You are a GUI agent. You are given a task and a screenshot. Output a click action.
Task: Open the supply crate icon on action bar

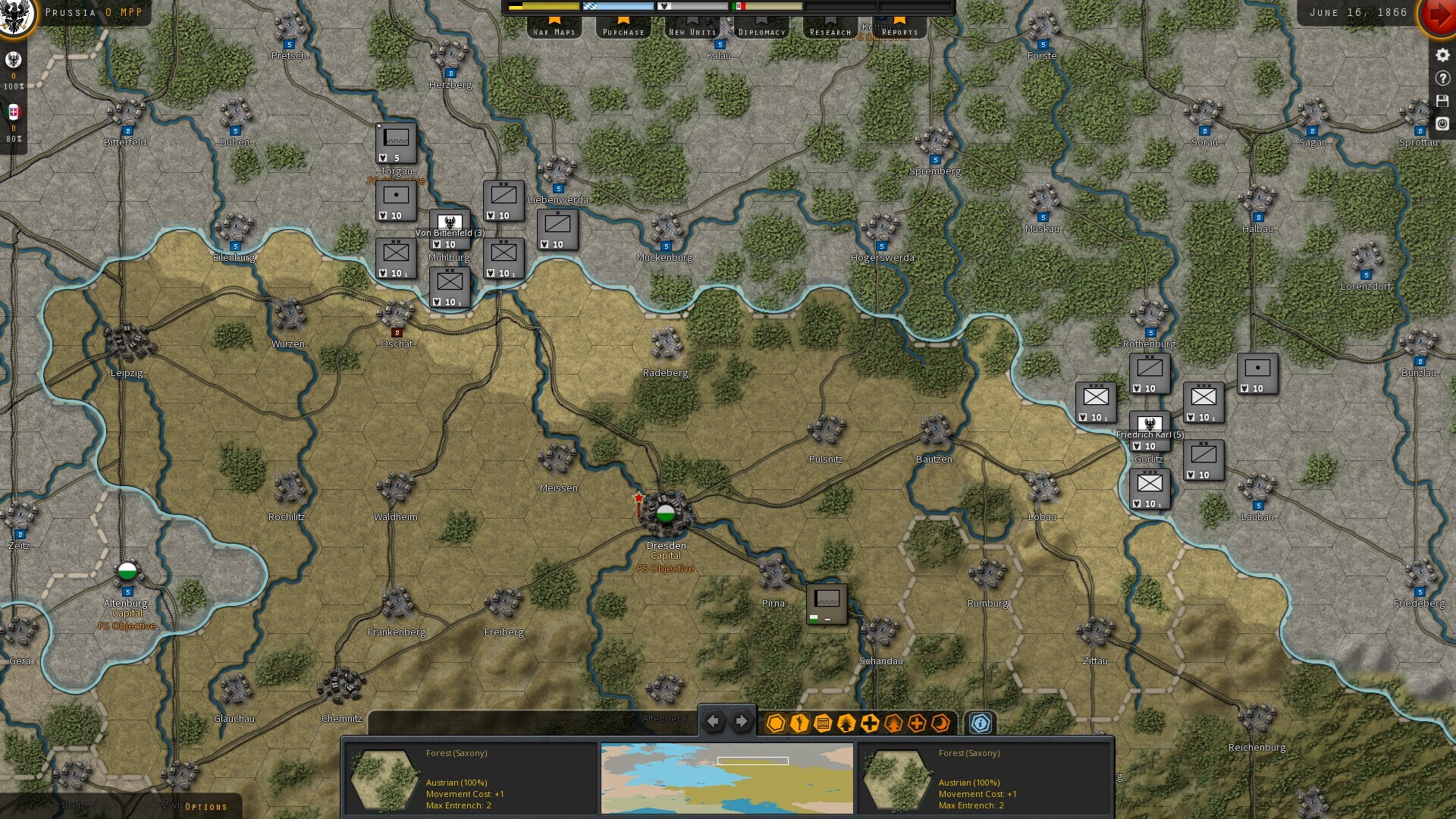pyautogui.click(x=822, y=723)
